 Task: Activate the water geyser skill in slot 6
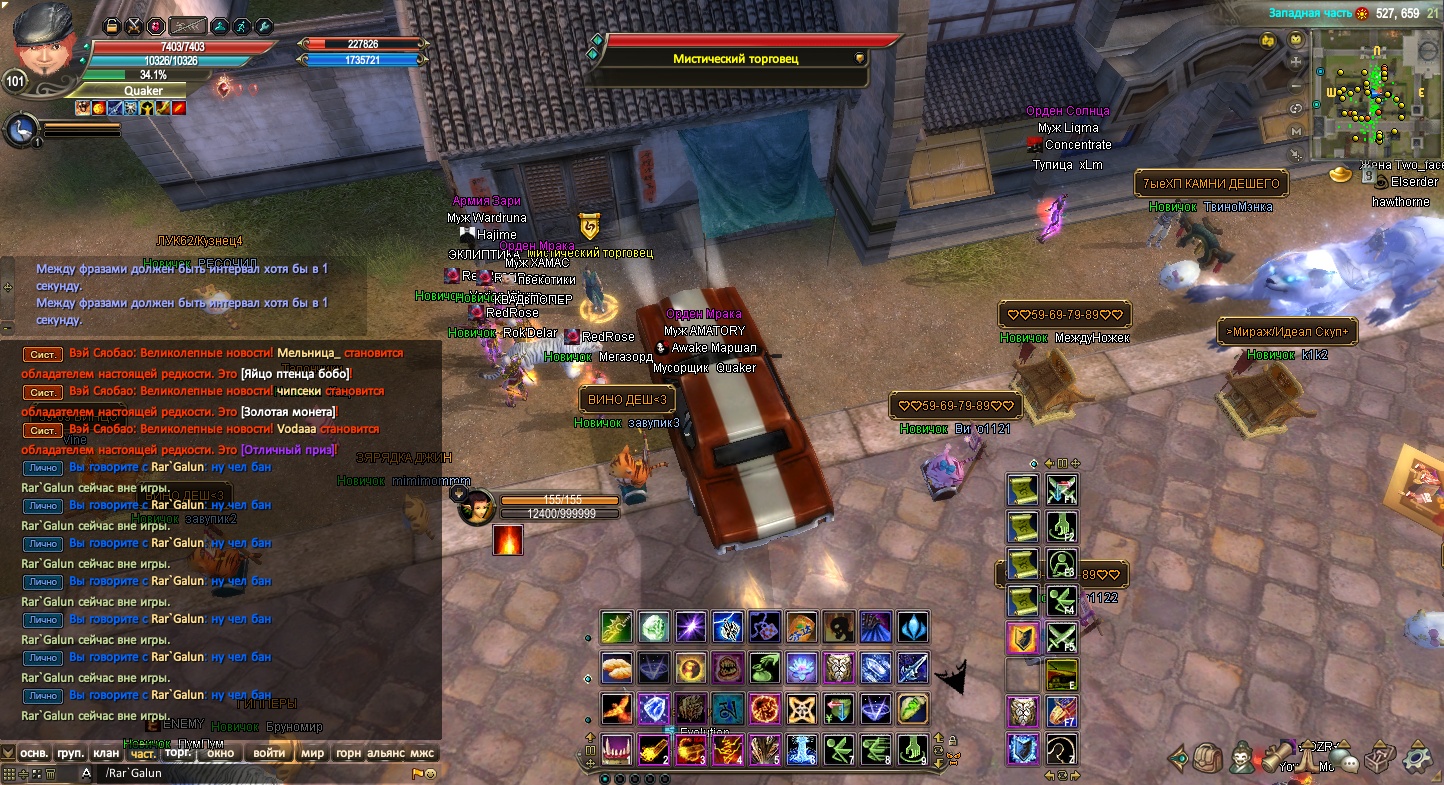point(799,749)
